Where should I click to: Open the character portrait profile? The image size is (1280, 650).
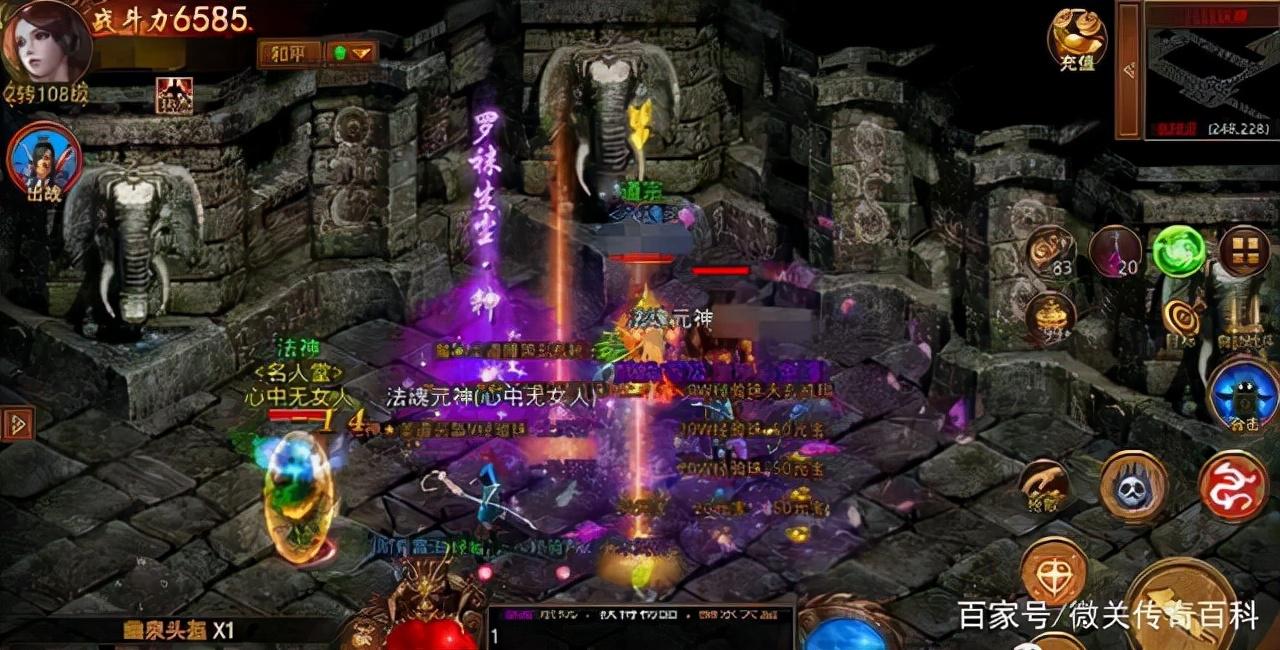(45, 42)
